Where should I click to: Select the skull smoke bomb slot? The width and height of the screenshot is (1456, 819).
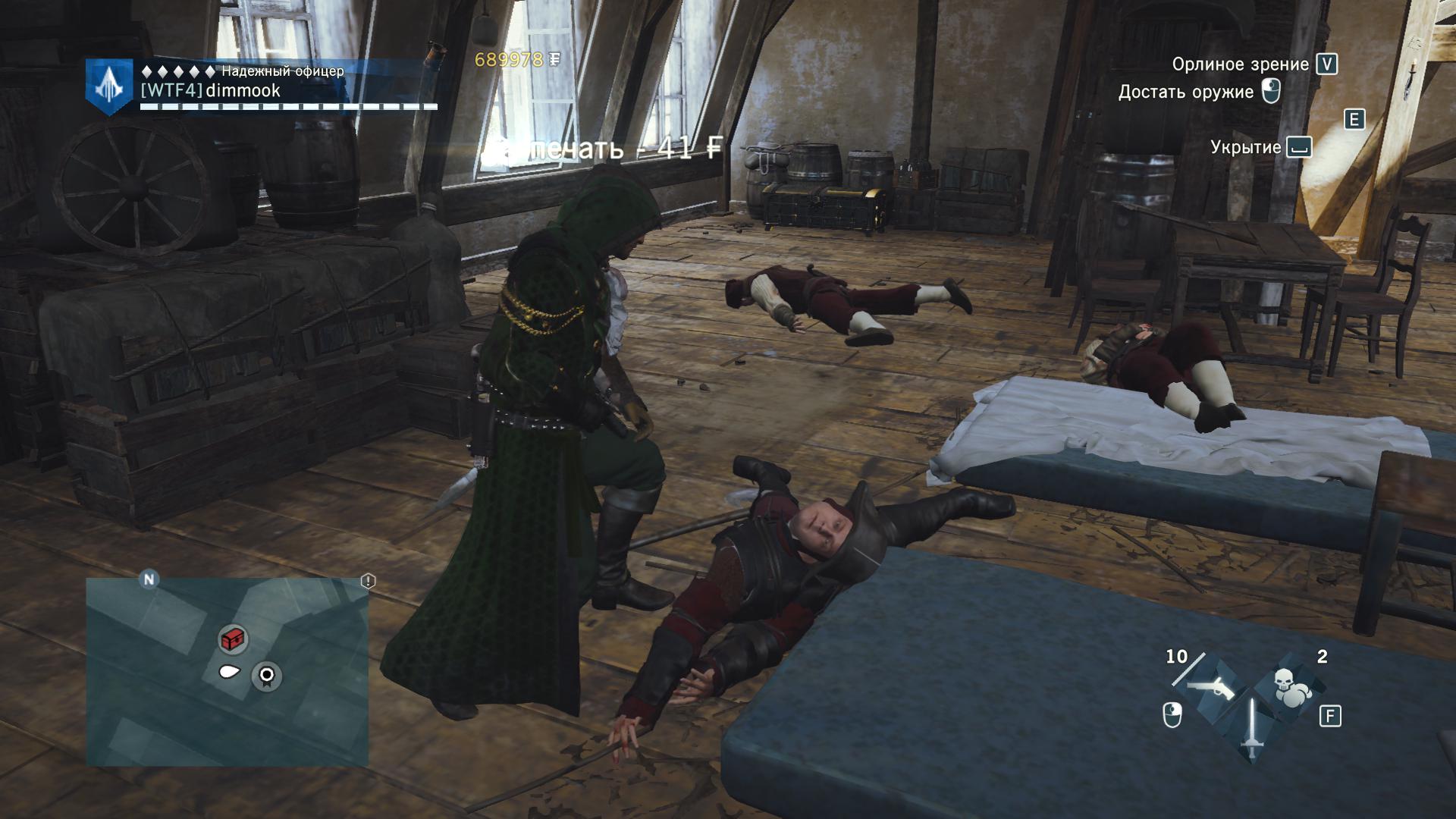1289,687
